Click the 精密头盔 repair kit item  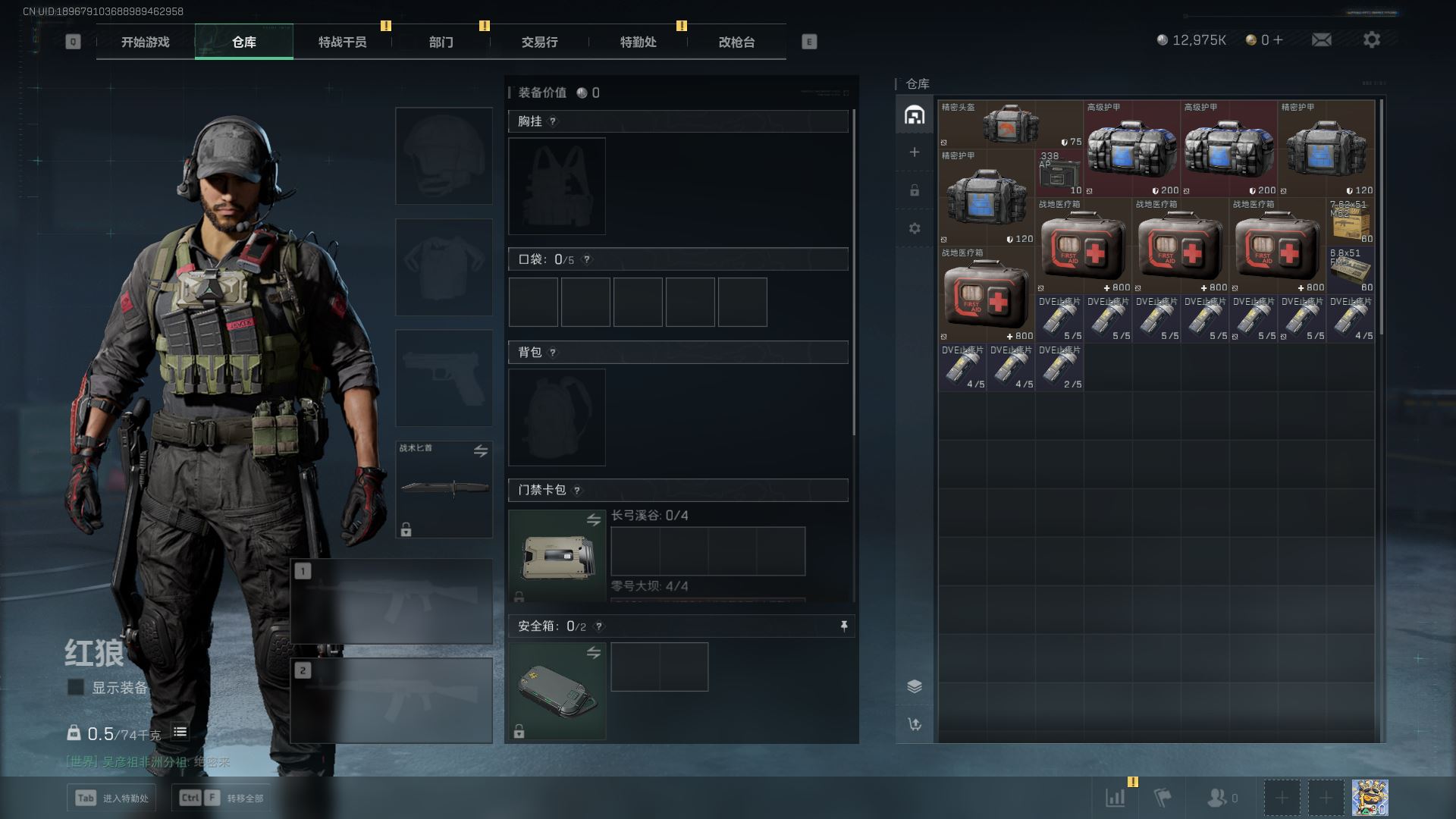1010,124
